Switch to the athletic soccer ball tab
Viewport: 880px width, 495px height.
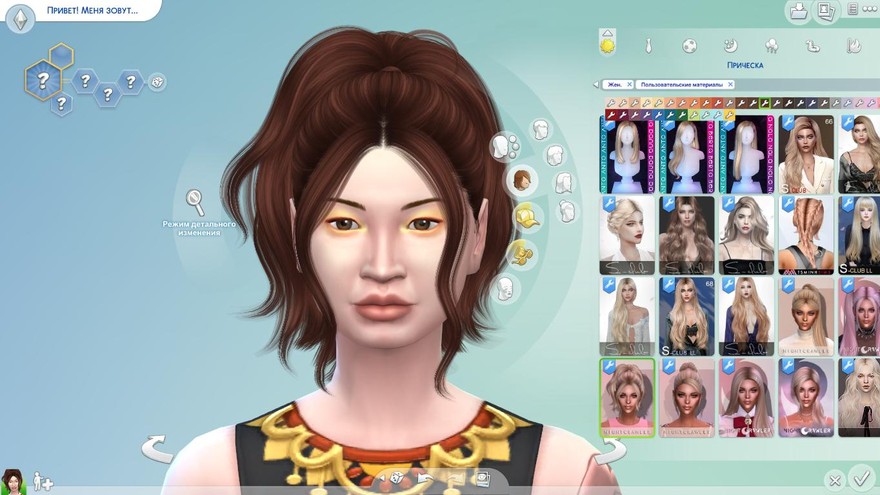(689, 46)
